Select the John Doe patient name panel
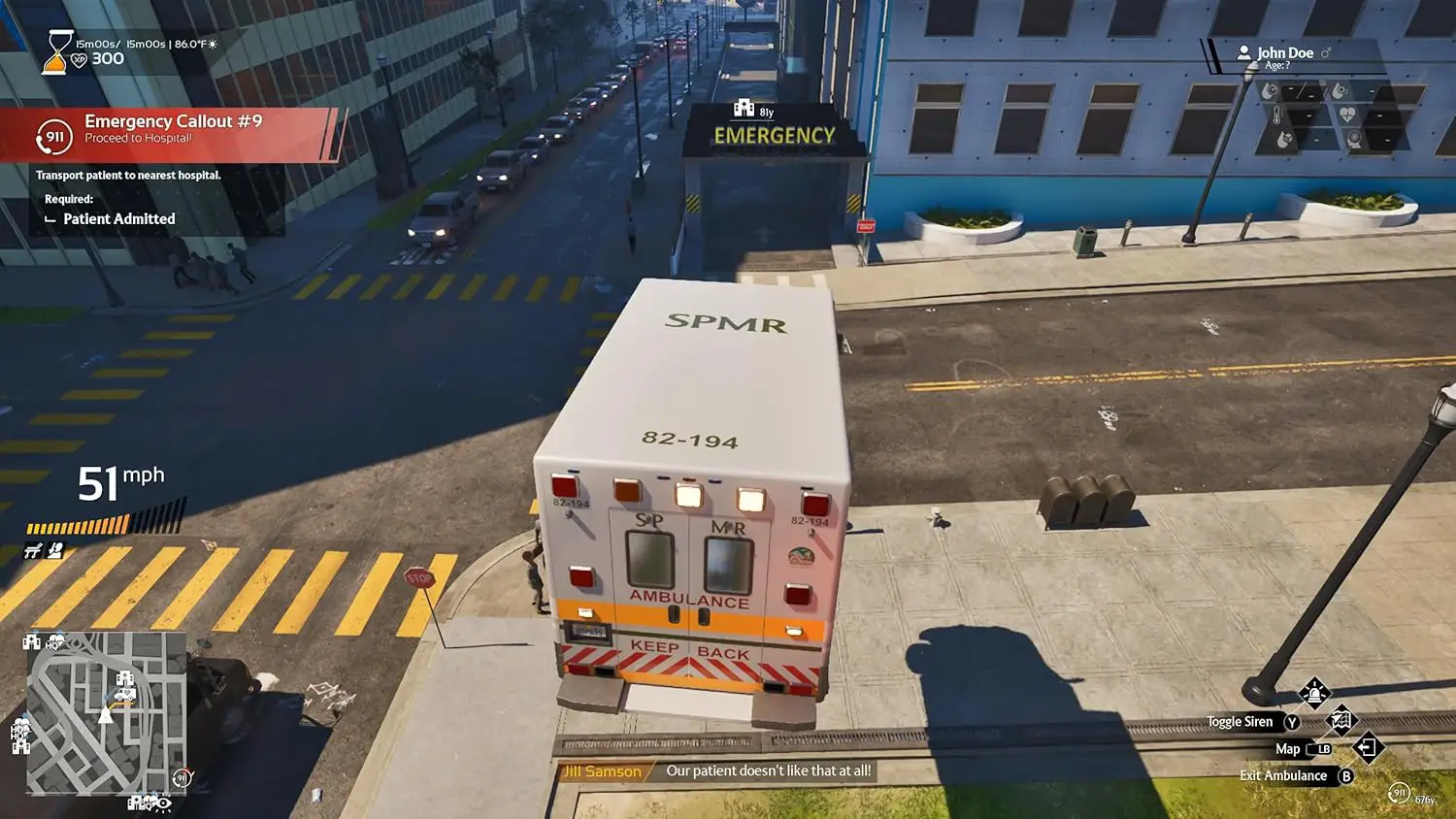 pos(1285,54)
